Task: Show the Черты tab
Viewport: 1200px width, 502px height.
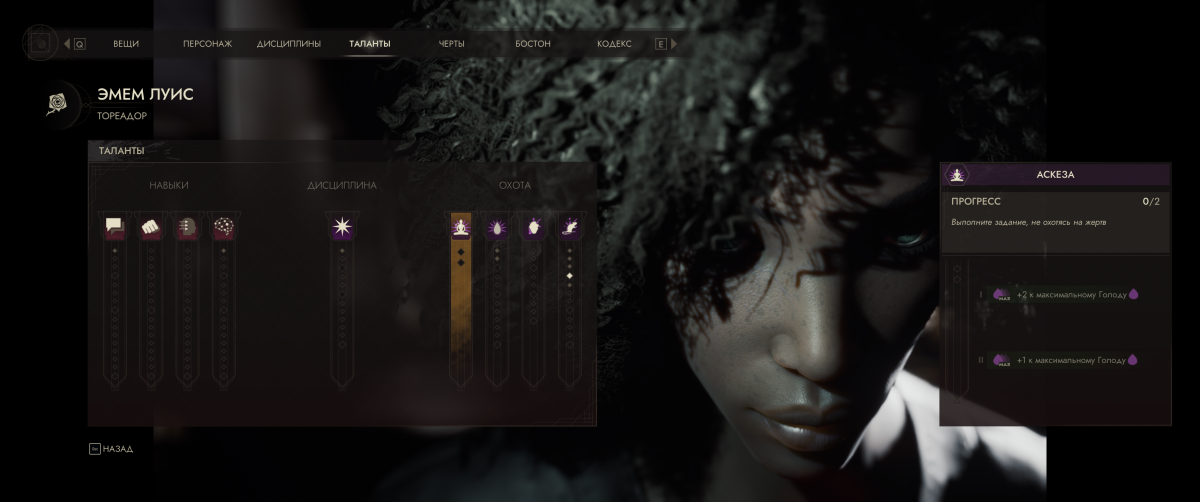Action: [x=452, y=44]
